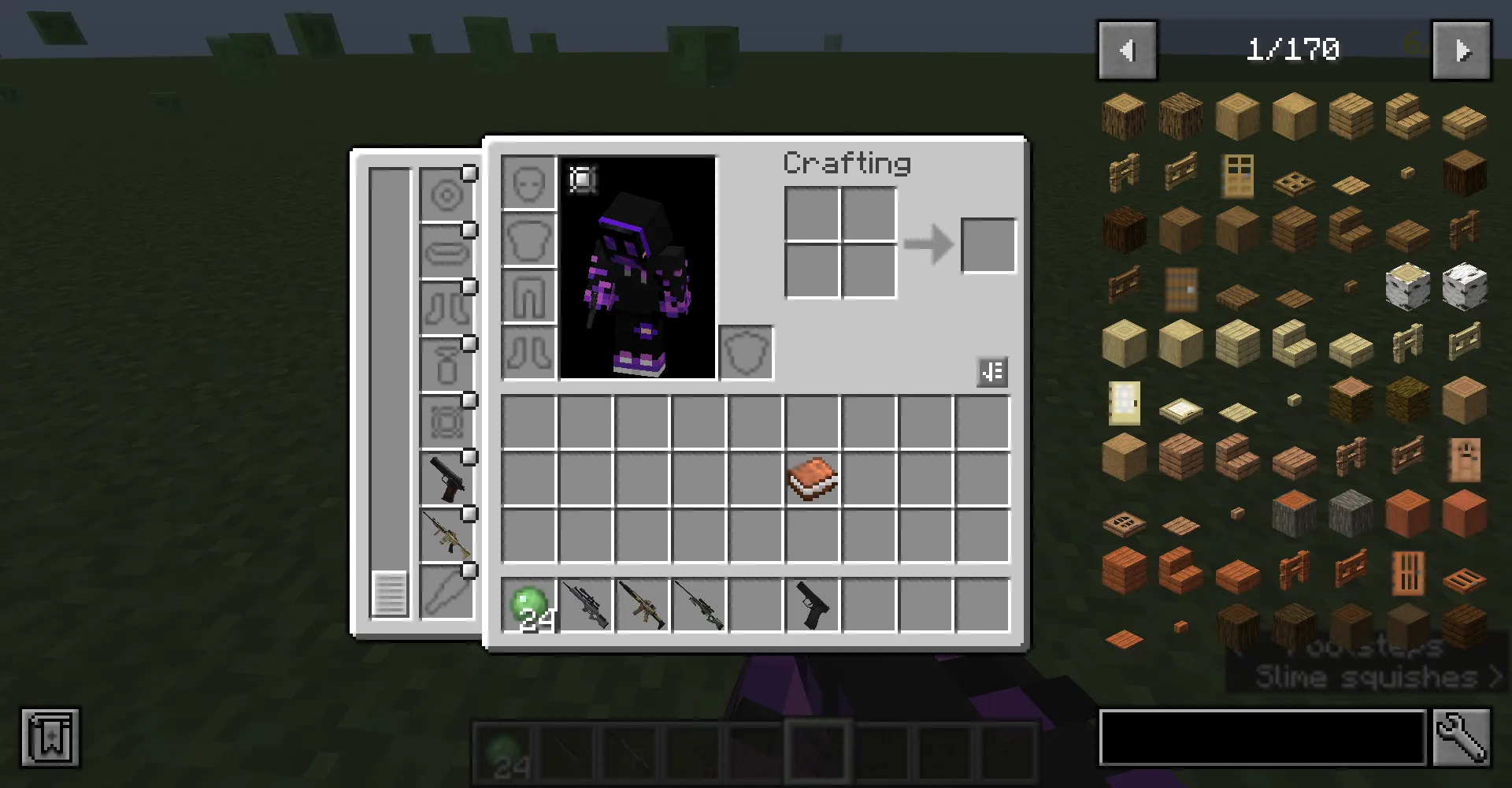1512x788 pixels.
Task: Open the recipe book button
Action: pyautogui.click(x=992, y=371)
